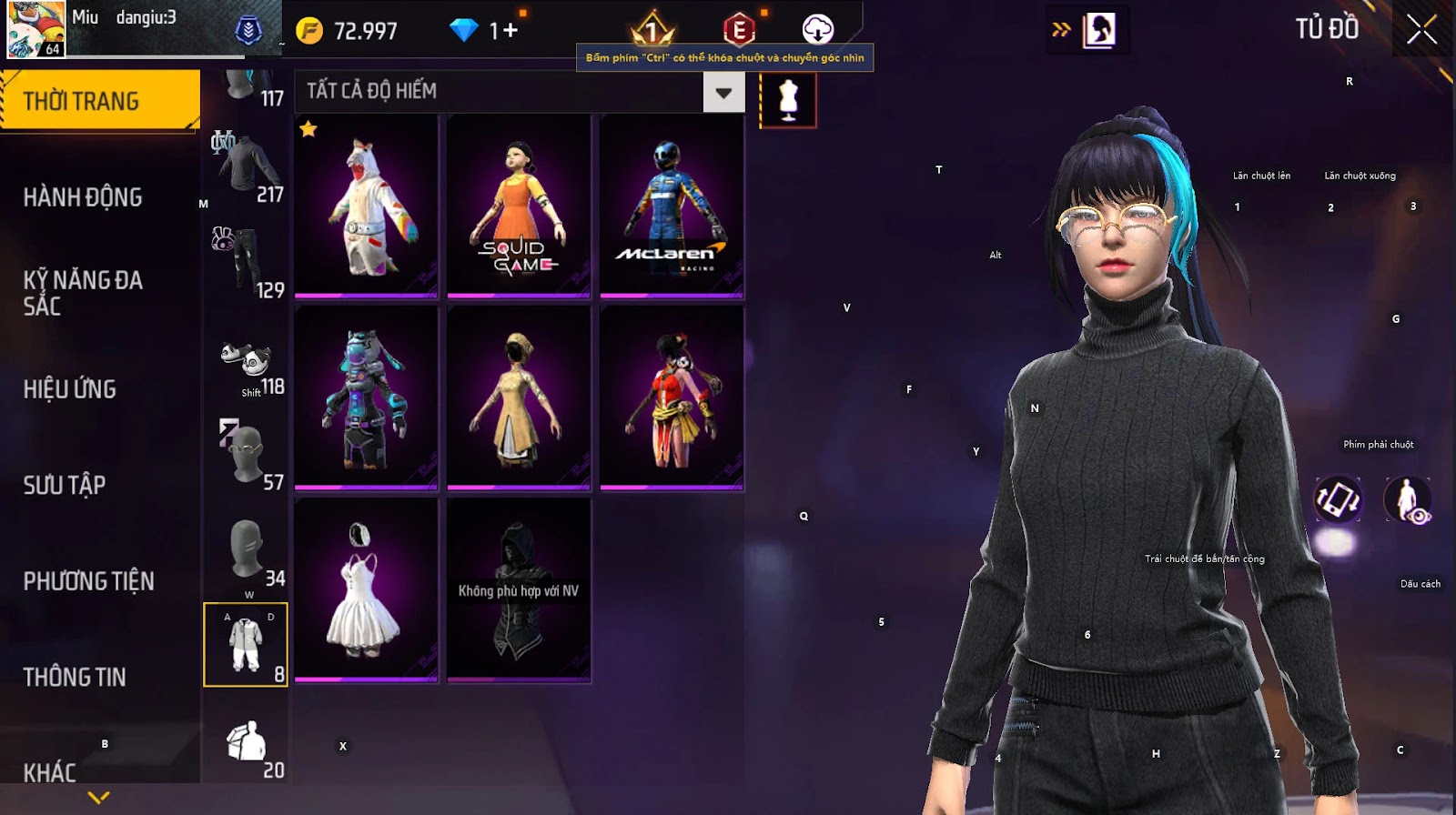Open the full outfit set category showing 8
This screenshot has width=1456, height=815.
pos(246,644)
